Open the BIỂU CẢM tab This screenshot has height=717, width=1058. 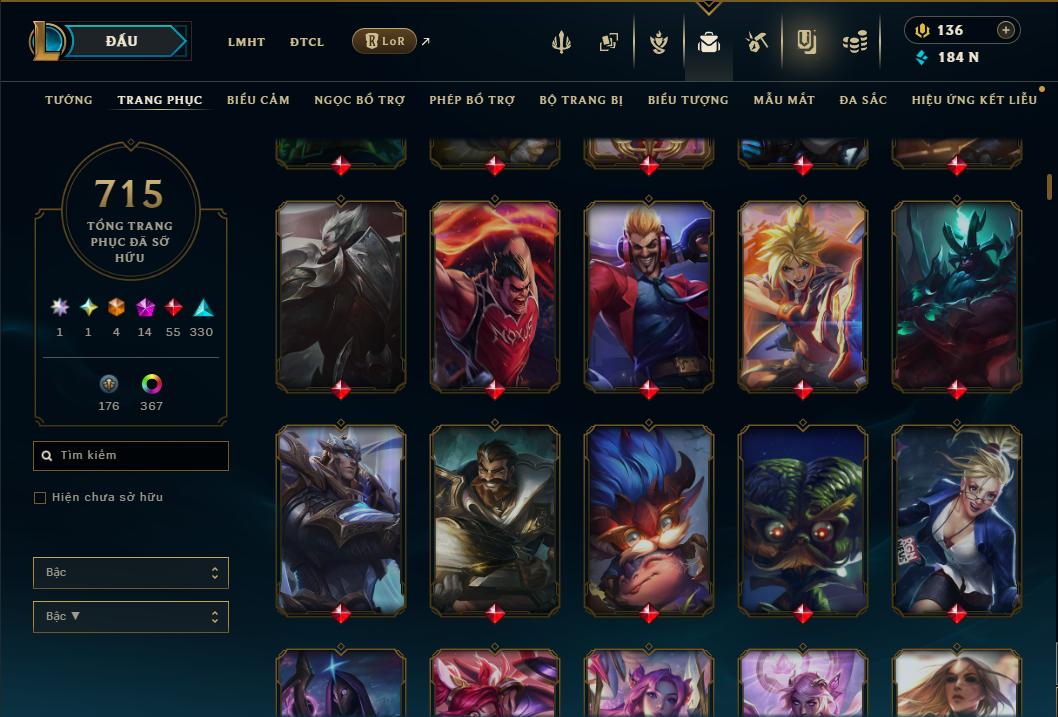pos(258,100)
